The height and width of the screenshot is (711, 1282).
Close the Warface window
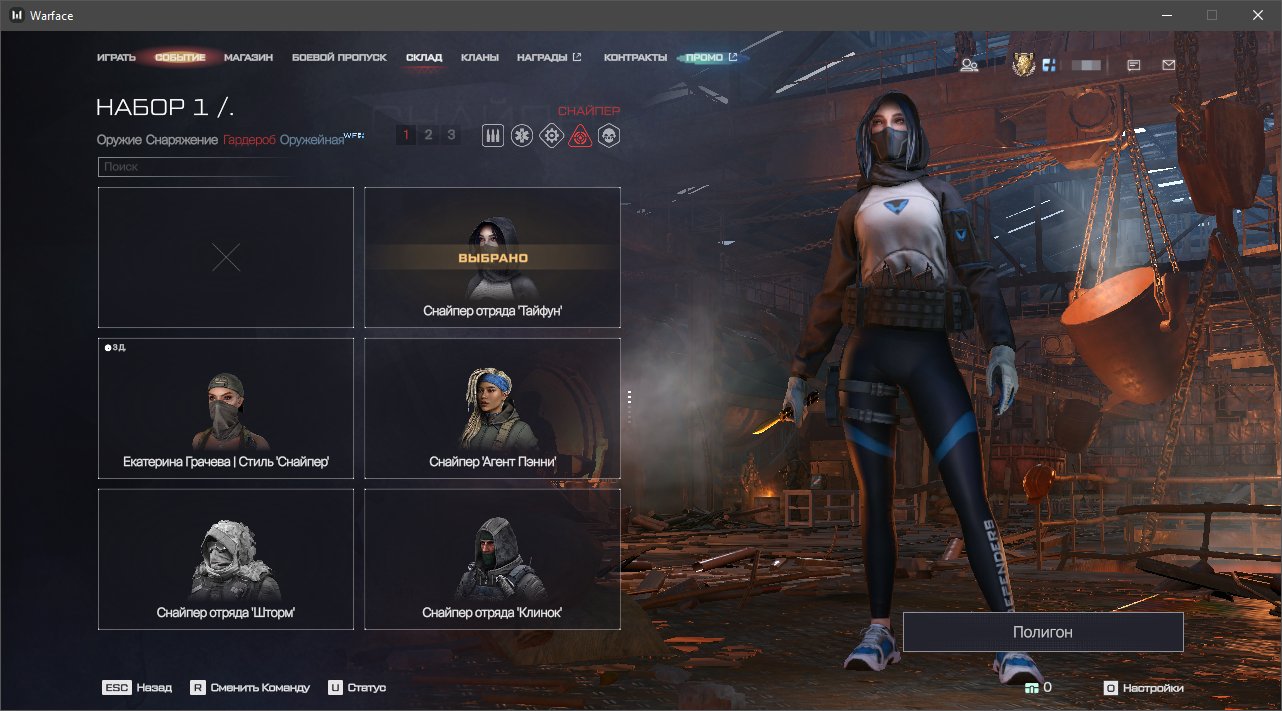[x=1257, y=15]
